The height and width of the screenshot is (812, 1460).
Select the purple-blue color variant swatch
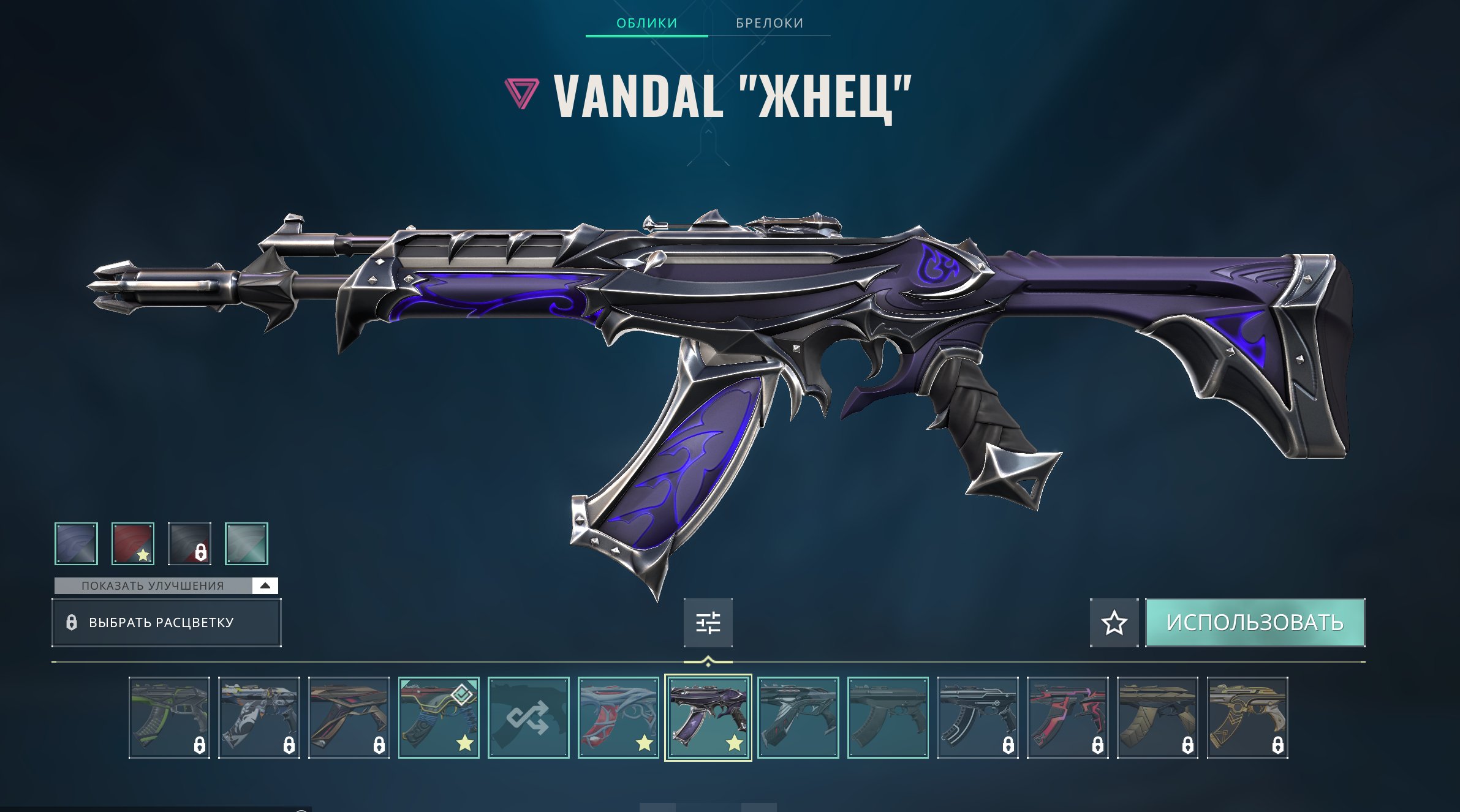coord(76,543)
